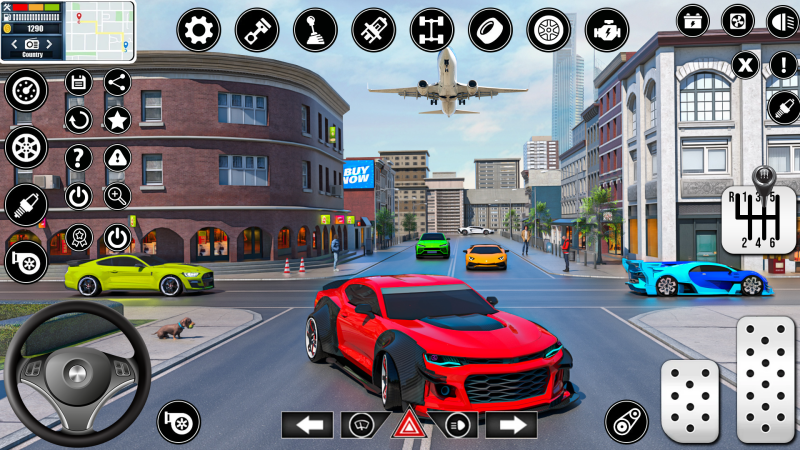This screenshot has width=800, height=450.
Task: Activate the windshield wiper button
Action: [358, 424]
